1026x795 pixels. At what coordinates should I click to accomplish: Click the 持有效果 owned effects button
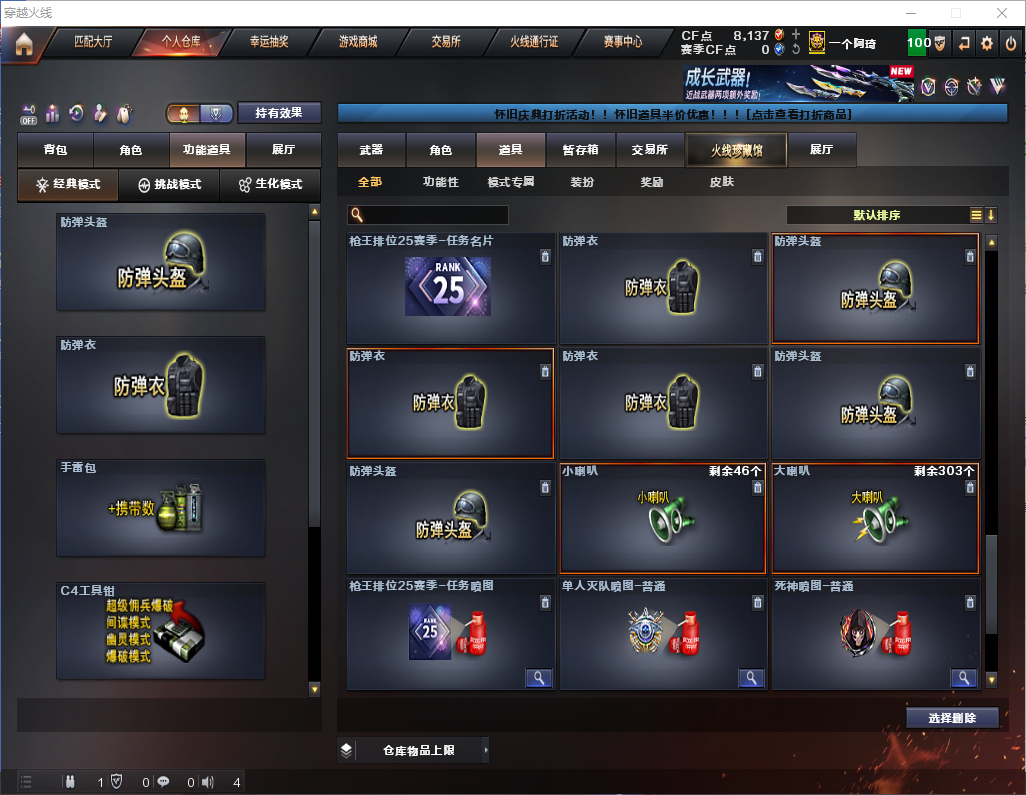pyautogui.click(x=279, y=113)
